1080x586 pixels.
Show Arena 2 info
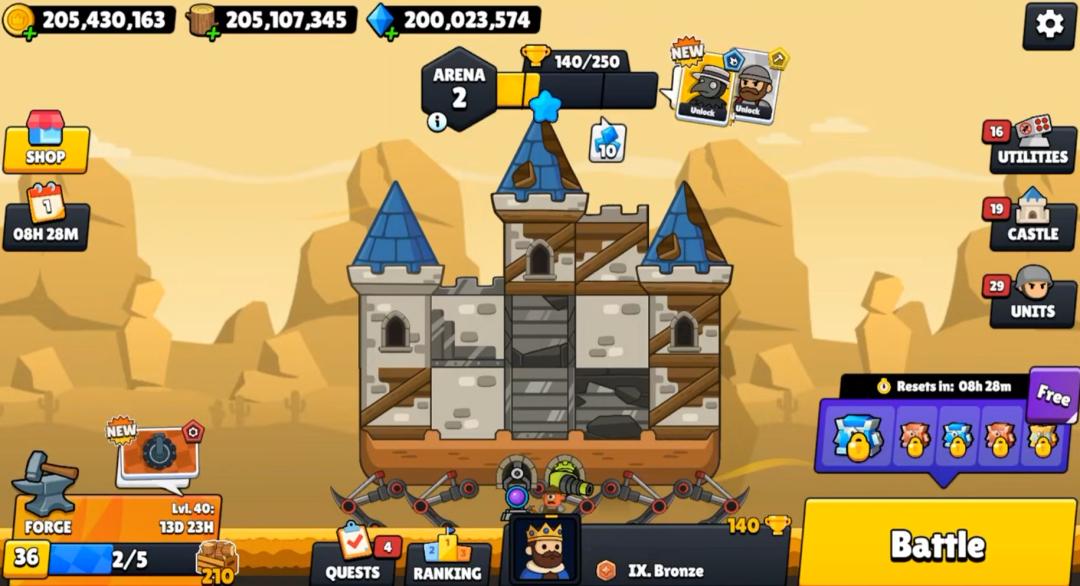[437, 122]
